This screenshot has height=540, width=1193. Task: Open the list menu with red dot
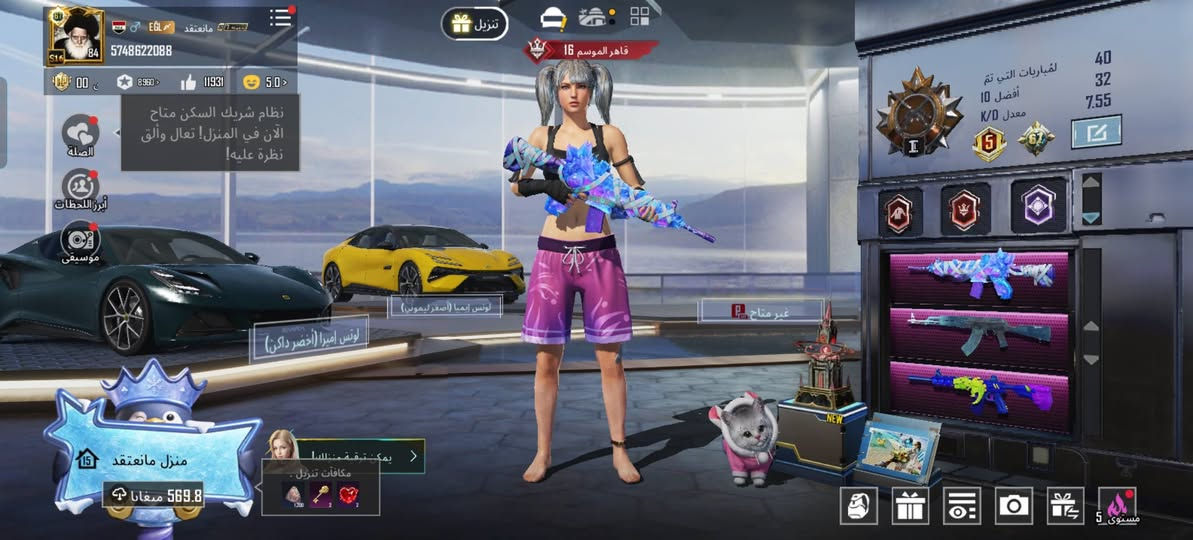click(280, 18)
